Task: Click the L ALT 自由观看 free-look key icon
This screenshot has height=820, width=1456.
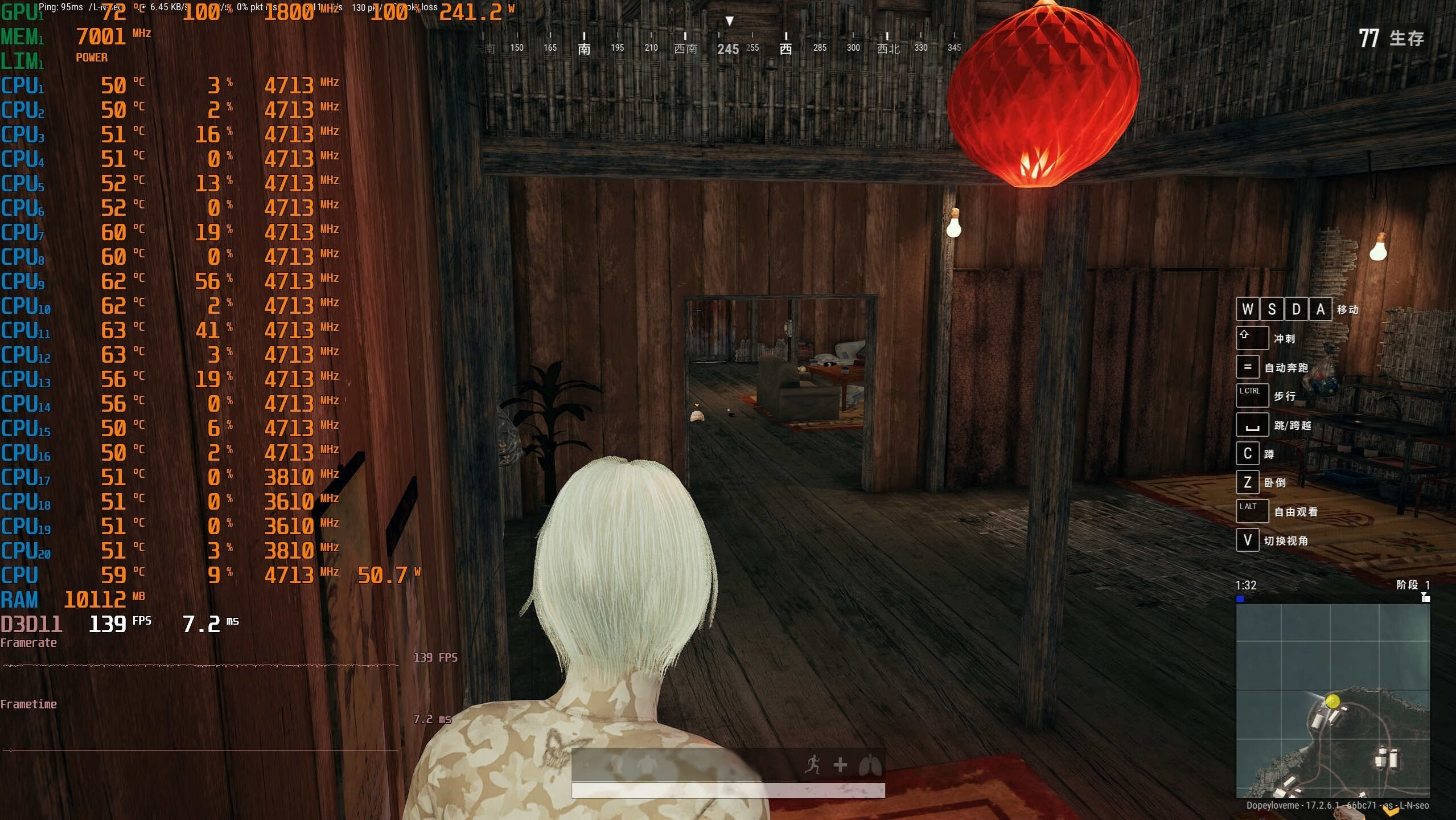Action: coord(1252,511)
